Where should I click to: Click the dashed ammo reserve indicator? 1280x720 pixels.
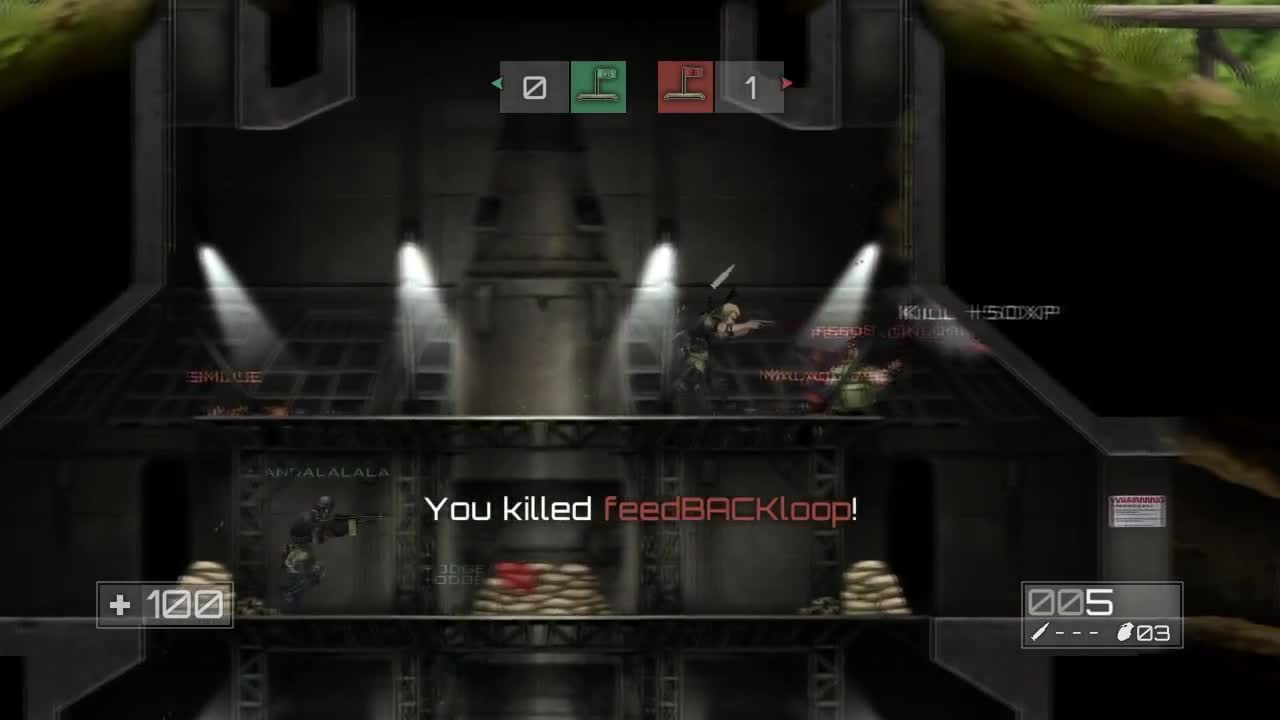[x=1078, y=631]
